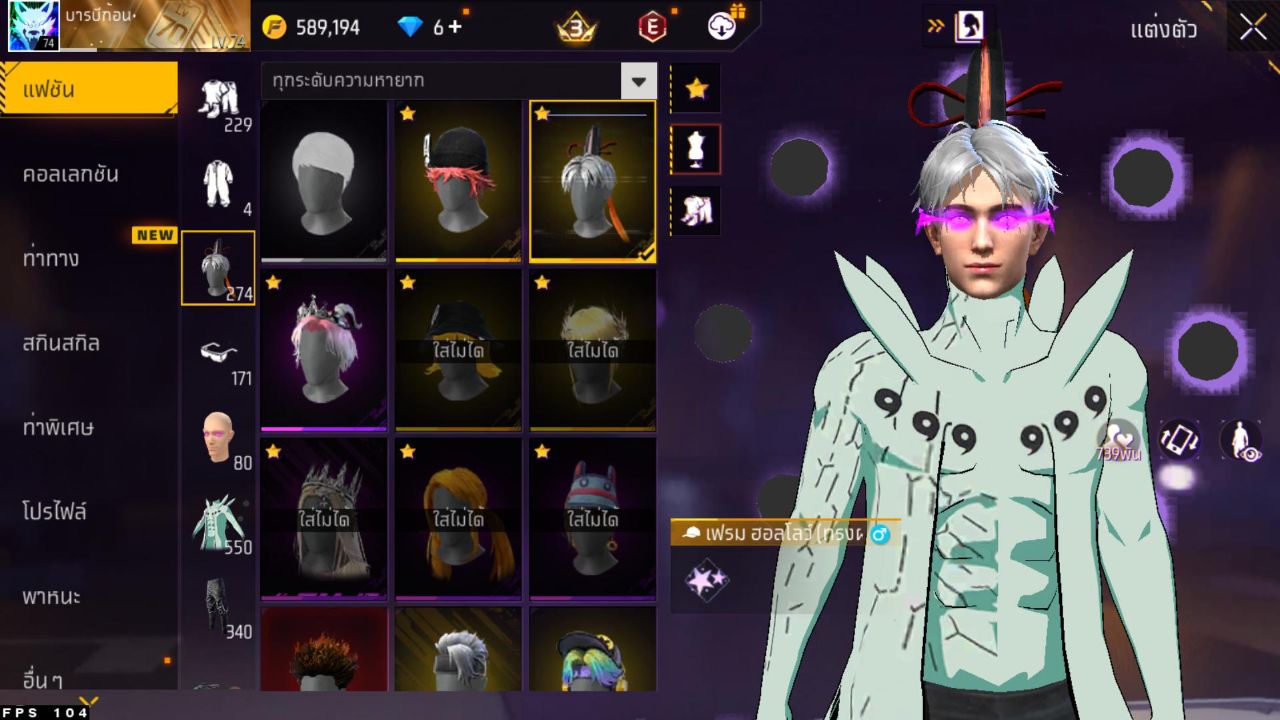Select the plain white hair item
Screen dimensions: 1280x720
pyautogui.click(x=323, y=180)
